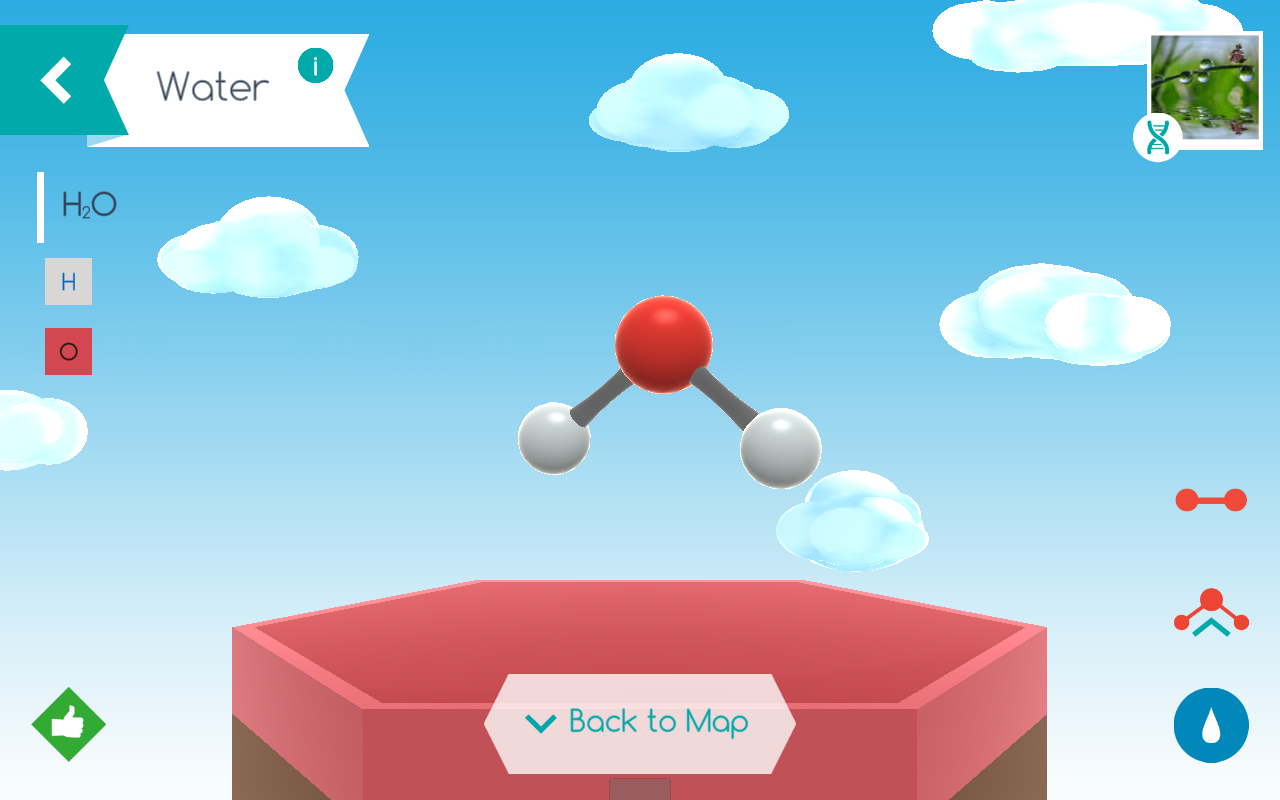Image resolution: width=1280 pixels, height=800 pixels.
Task: Open the info icon on the Water banner
Action: coord(316,66)
